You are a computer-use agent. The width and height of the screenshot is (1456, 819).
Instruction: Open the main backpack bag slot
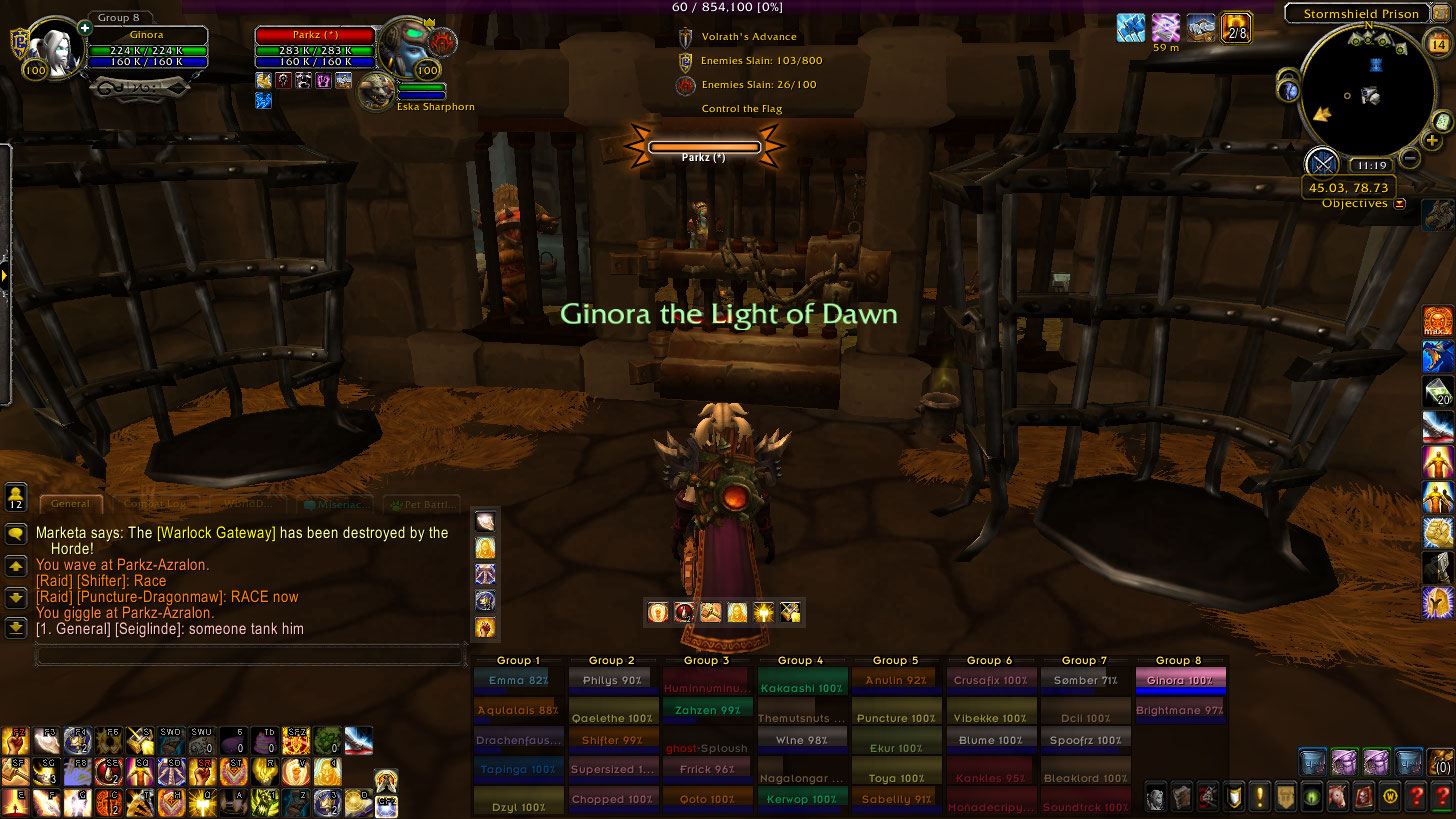1440,762
